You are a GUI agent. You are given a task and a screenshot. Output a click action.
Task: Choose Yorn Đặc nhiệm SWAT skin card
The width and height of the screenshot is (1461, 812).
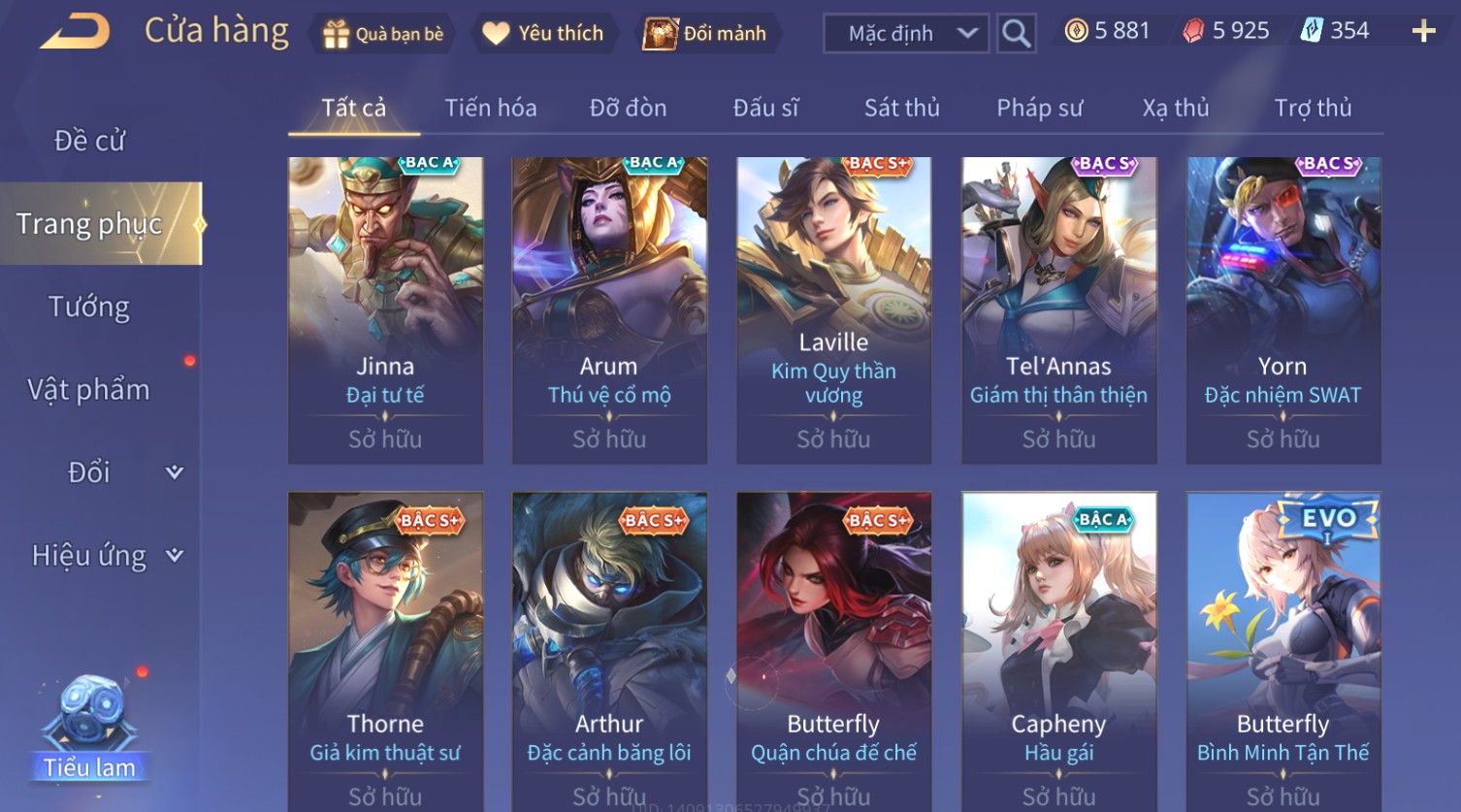coord(1282,310)
